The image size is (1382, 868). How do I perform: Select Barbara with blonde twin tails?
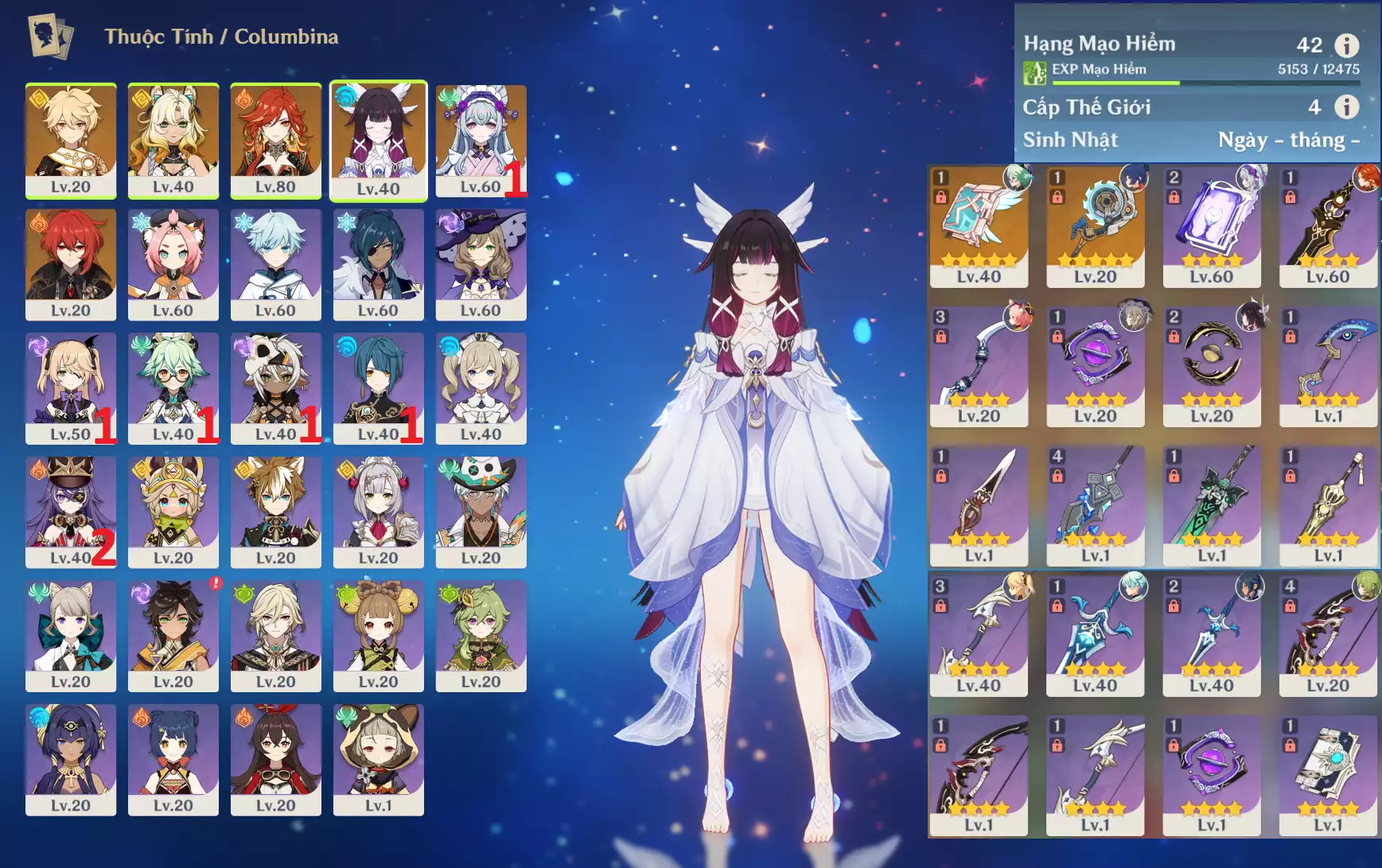click(481, 387)
